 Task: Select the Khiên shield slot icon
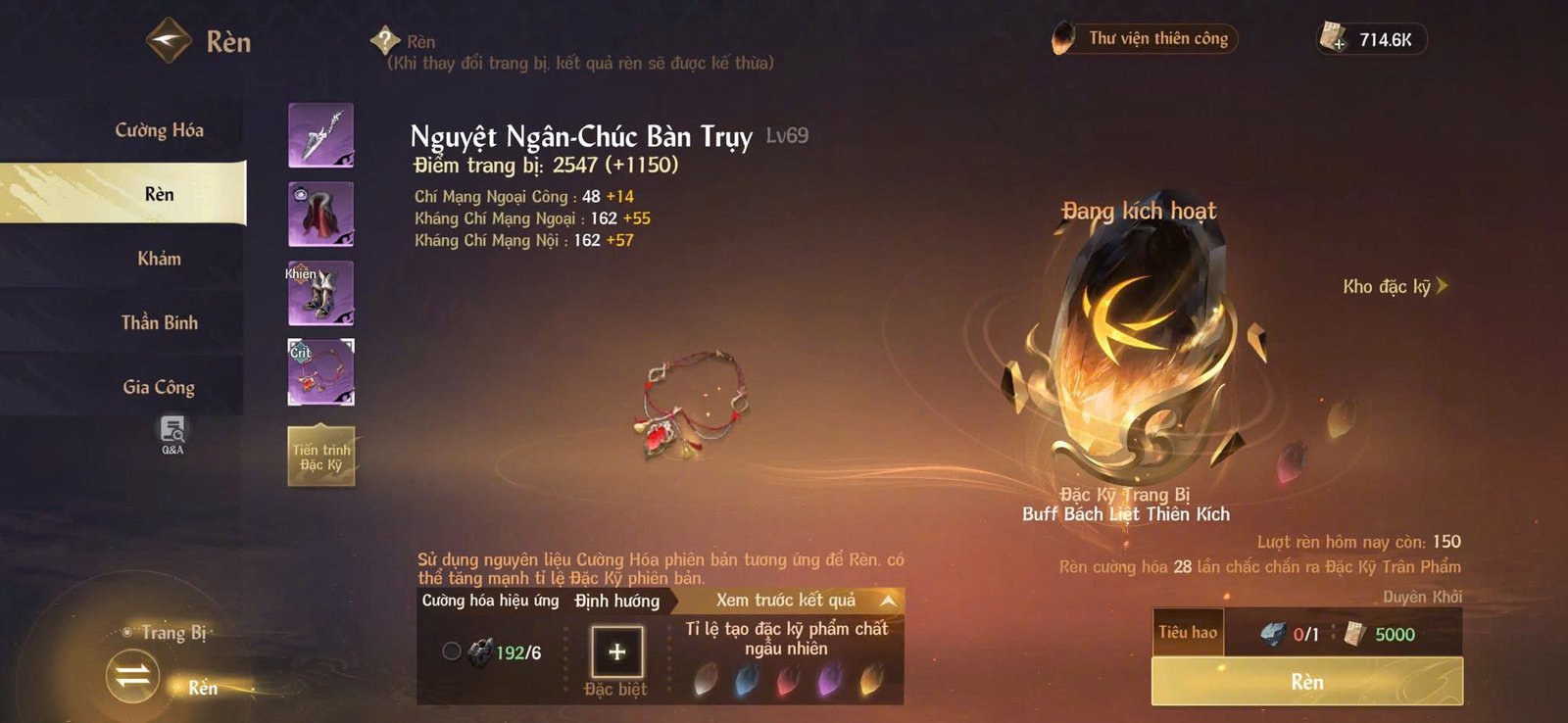tap(319, 291)
